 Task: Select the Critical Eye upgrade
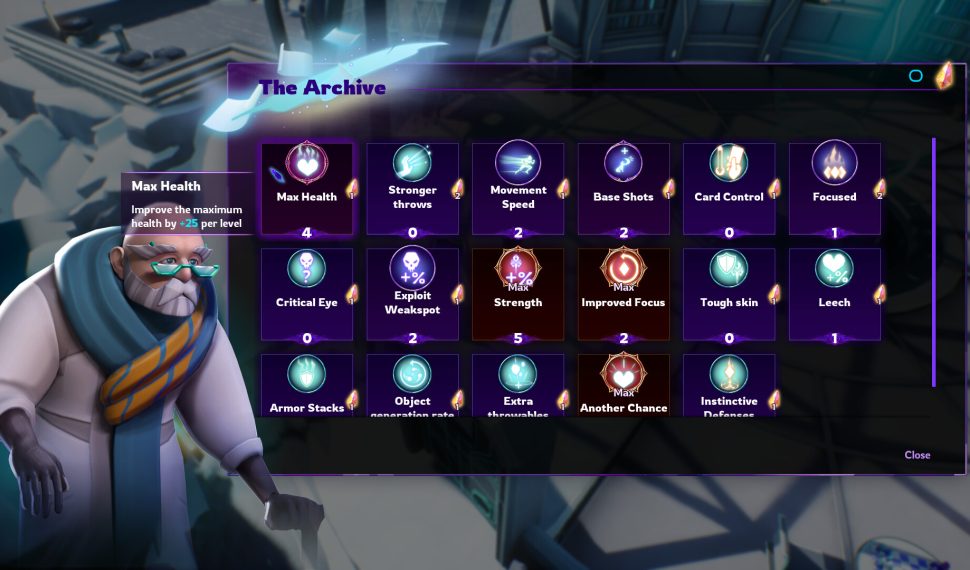(x=307, y=294)
